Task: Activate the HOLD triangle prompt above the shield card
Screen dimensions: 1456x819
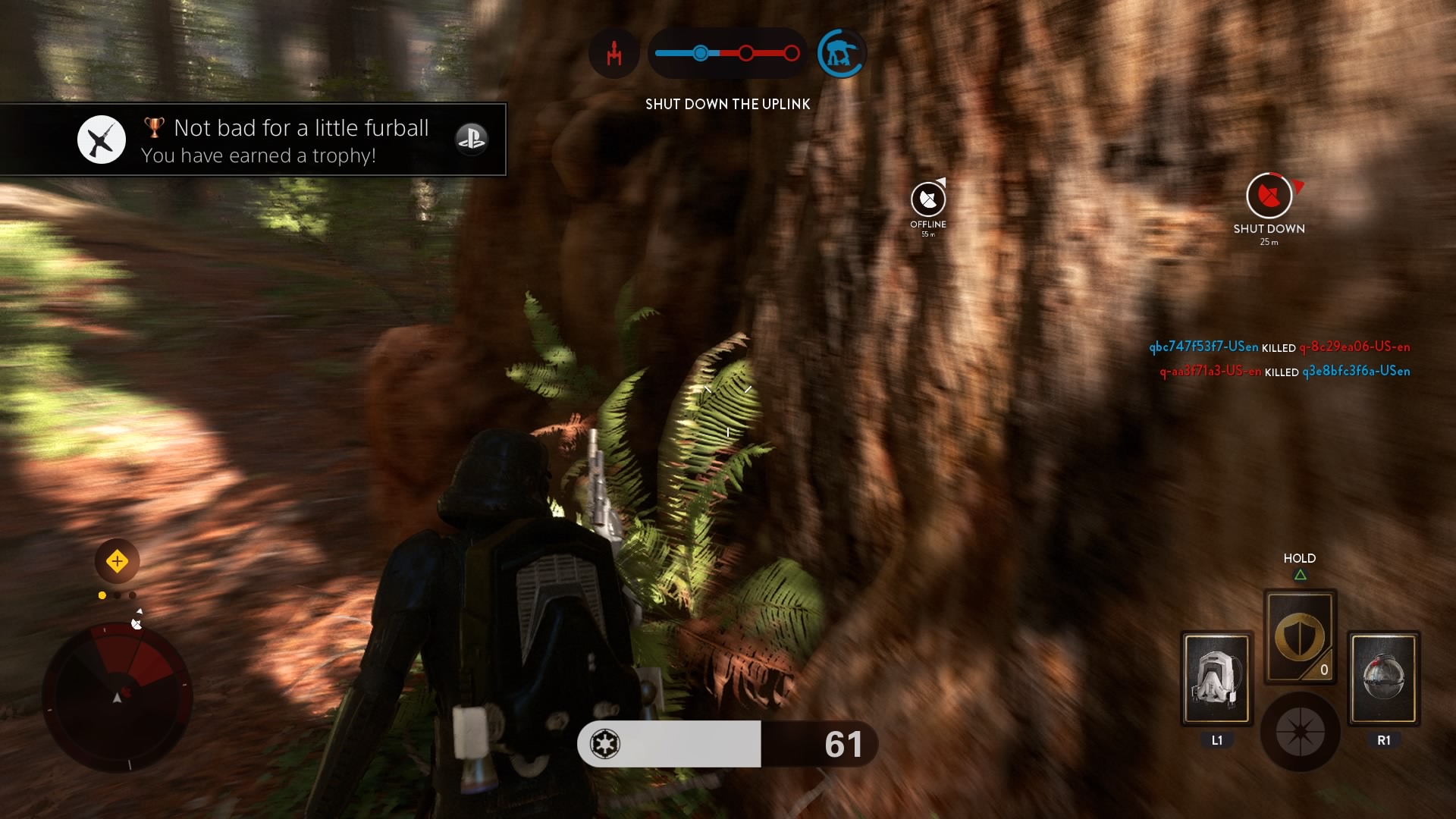Action: click(x=1300, y=574)
